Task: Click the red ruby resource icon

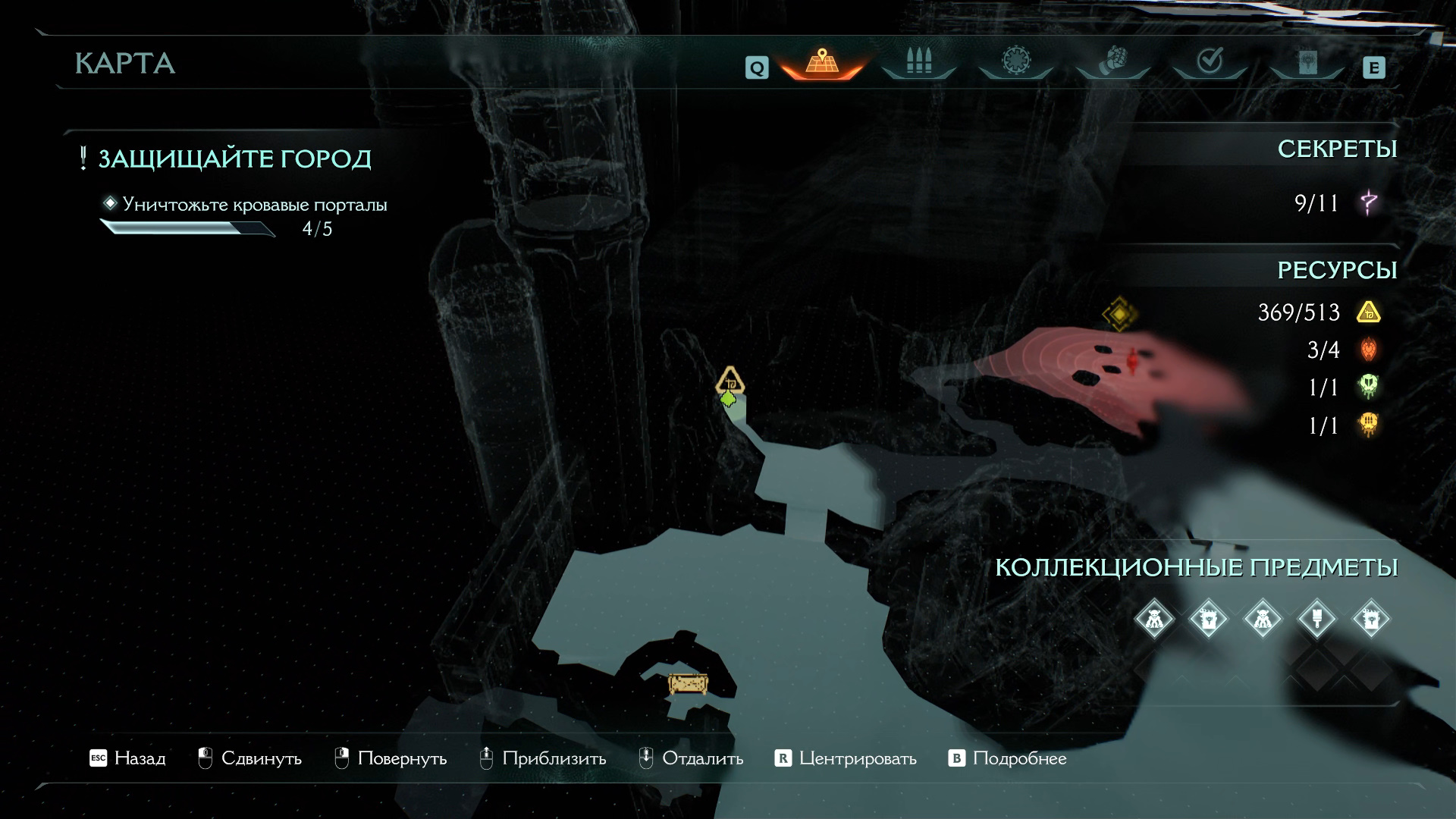Action: point(1368,349)
